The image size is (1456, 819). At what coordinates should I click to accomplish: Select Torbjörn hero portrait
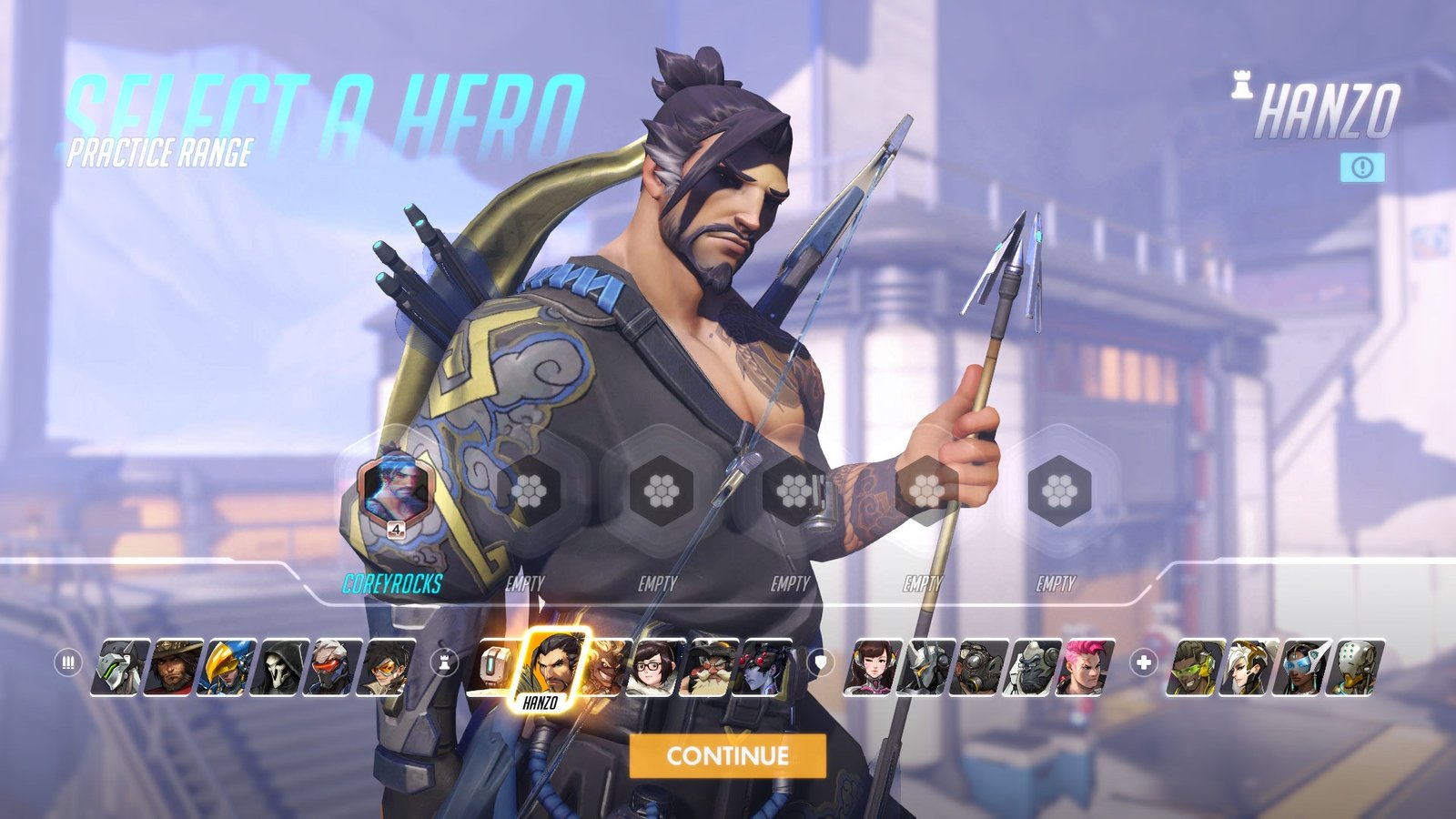pos(709,667)
